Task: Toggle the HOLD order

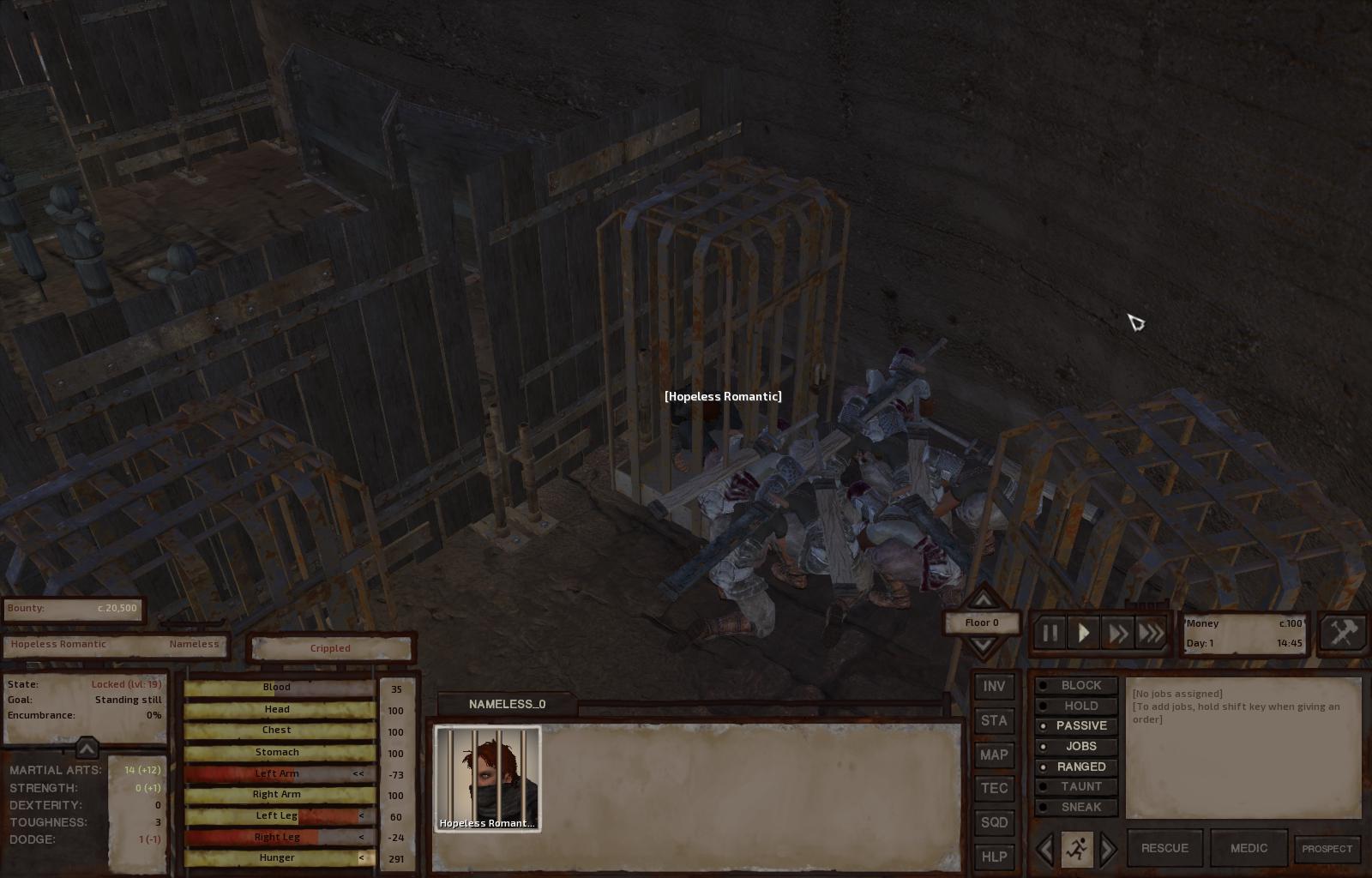Action: (1076, 707)
